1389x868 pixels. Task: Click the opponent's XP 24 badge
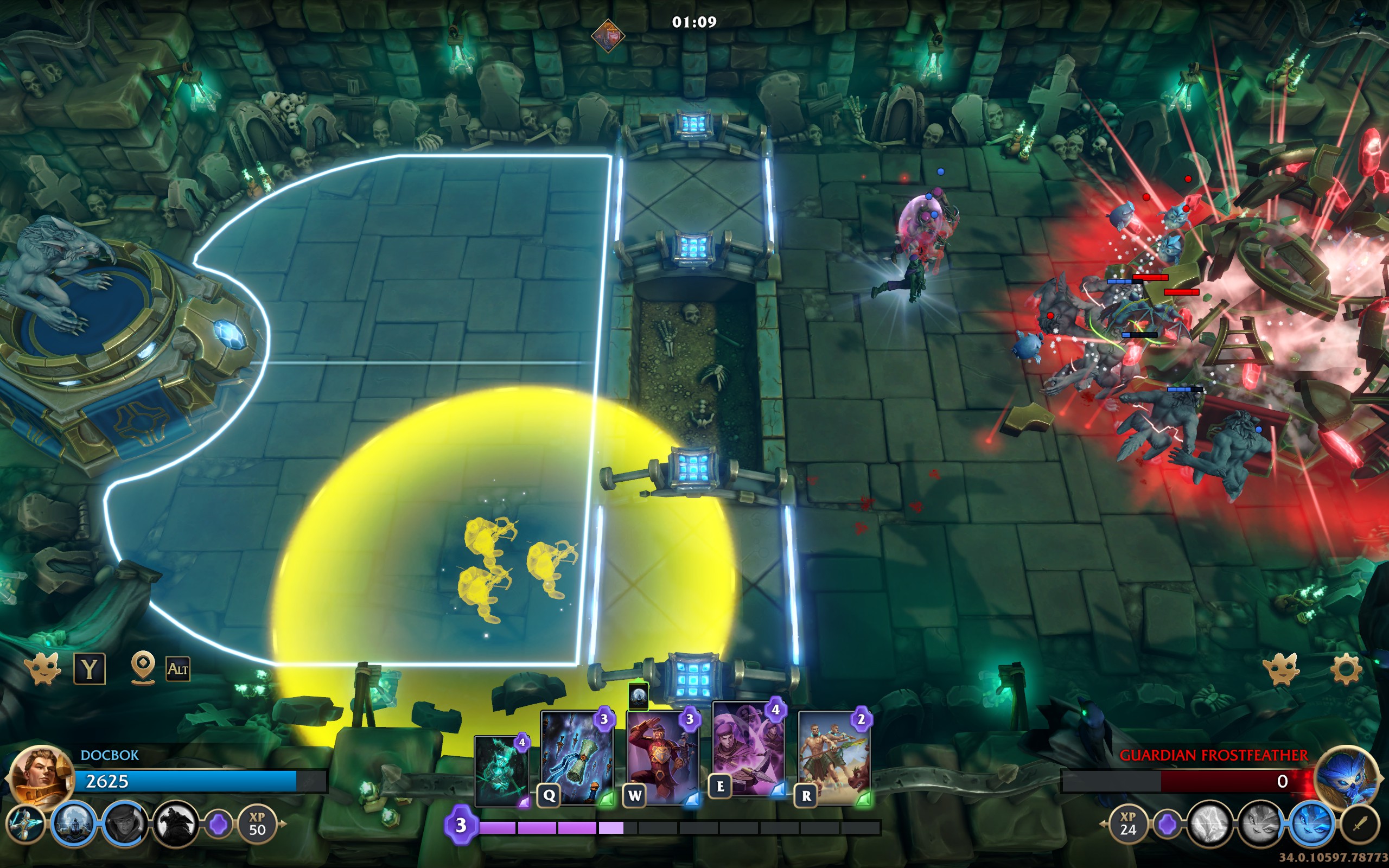click(1128, 825)
